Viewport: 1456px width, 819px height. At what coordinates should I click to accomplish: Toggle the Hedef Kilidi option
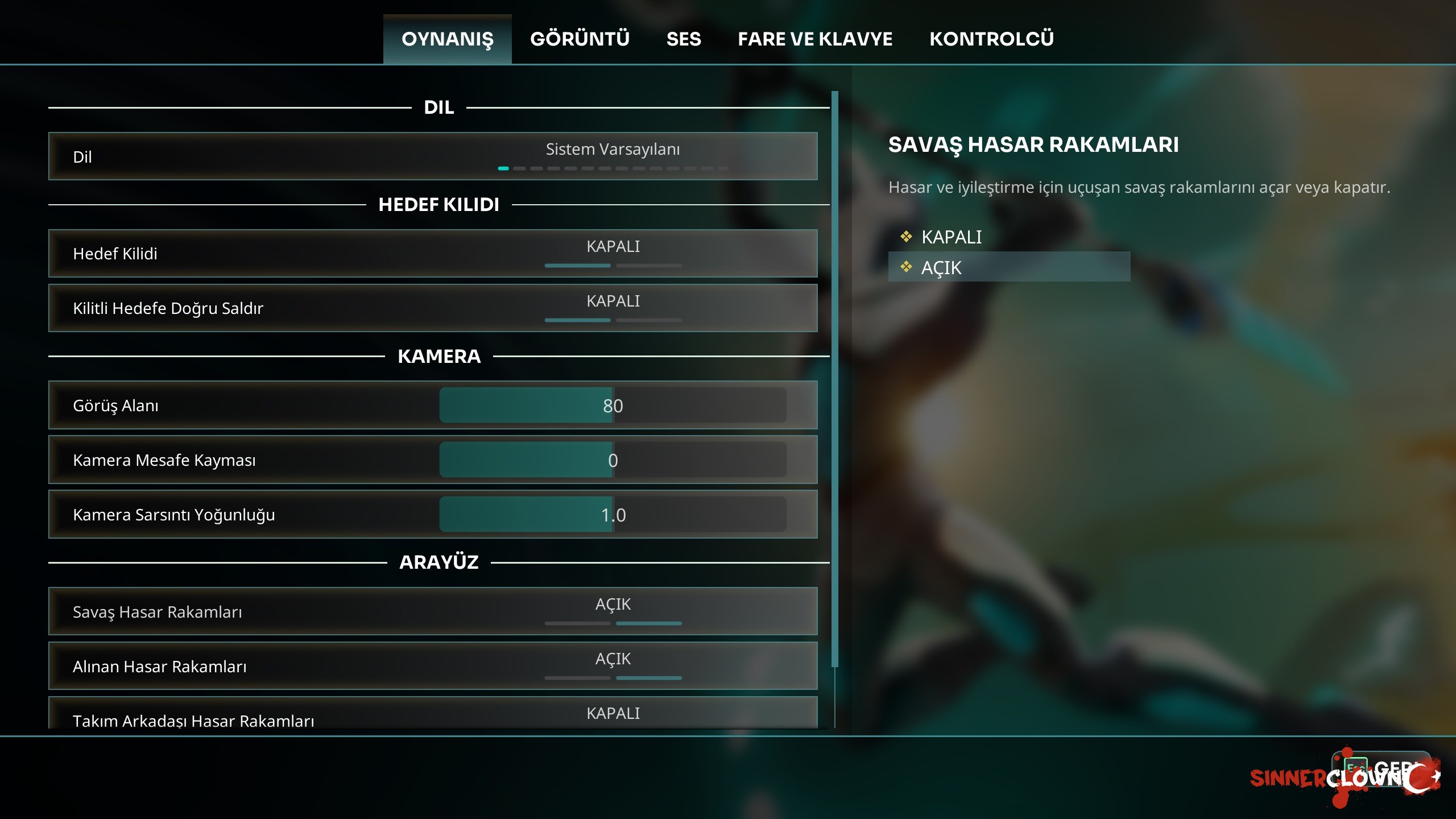pos(613,253)
